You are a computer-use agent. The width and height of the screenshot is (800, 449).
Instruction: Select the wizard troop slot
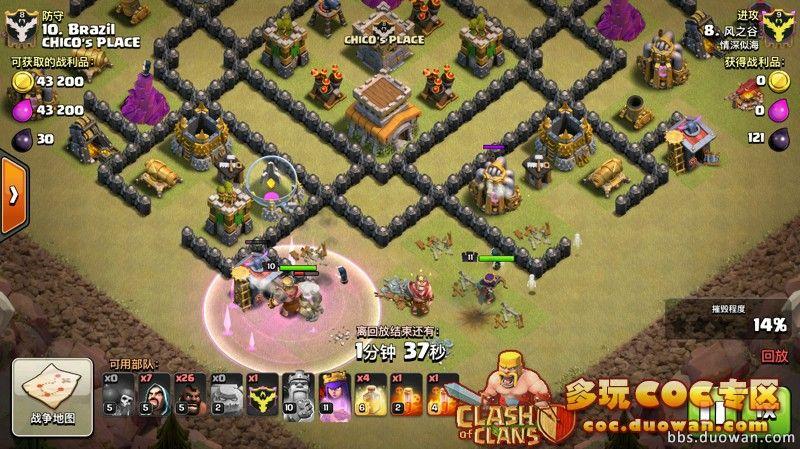point(153,396)
